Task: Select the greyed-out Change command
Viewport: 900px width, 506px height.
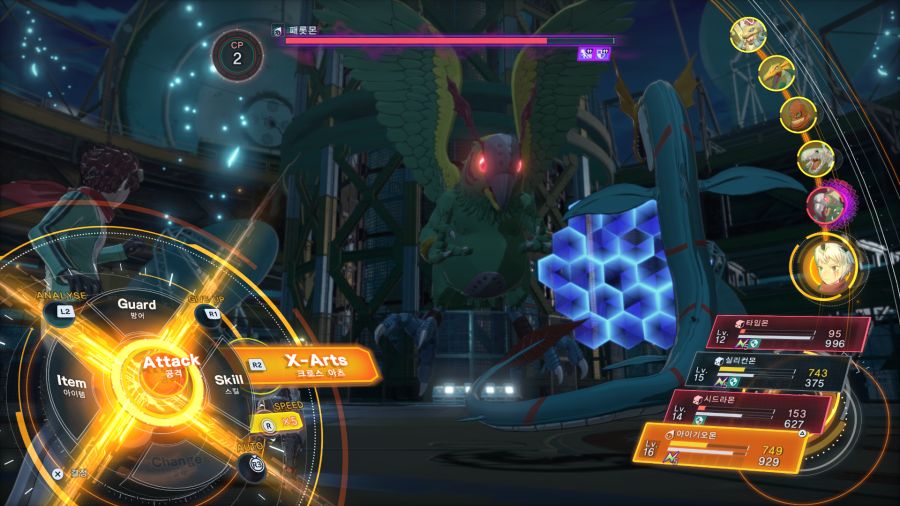Action: (176, 462)
